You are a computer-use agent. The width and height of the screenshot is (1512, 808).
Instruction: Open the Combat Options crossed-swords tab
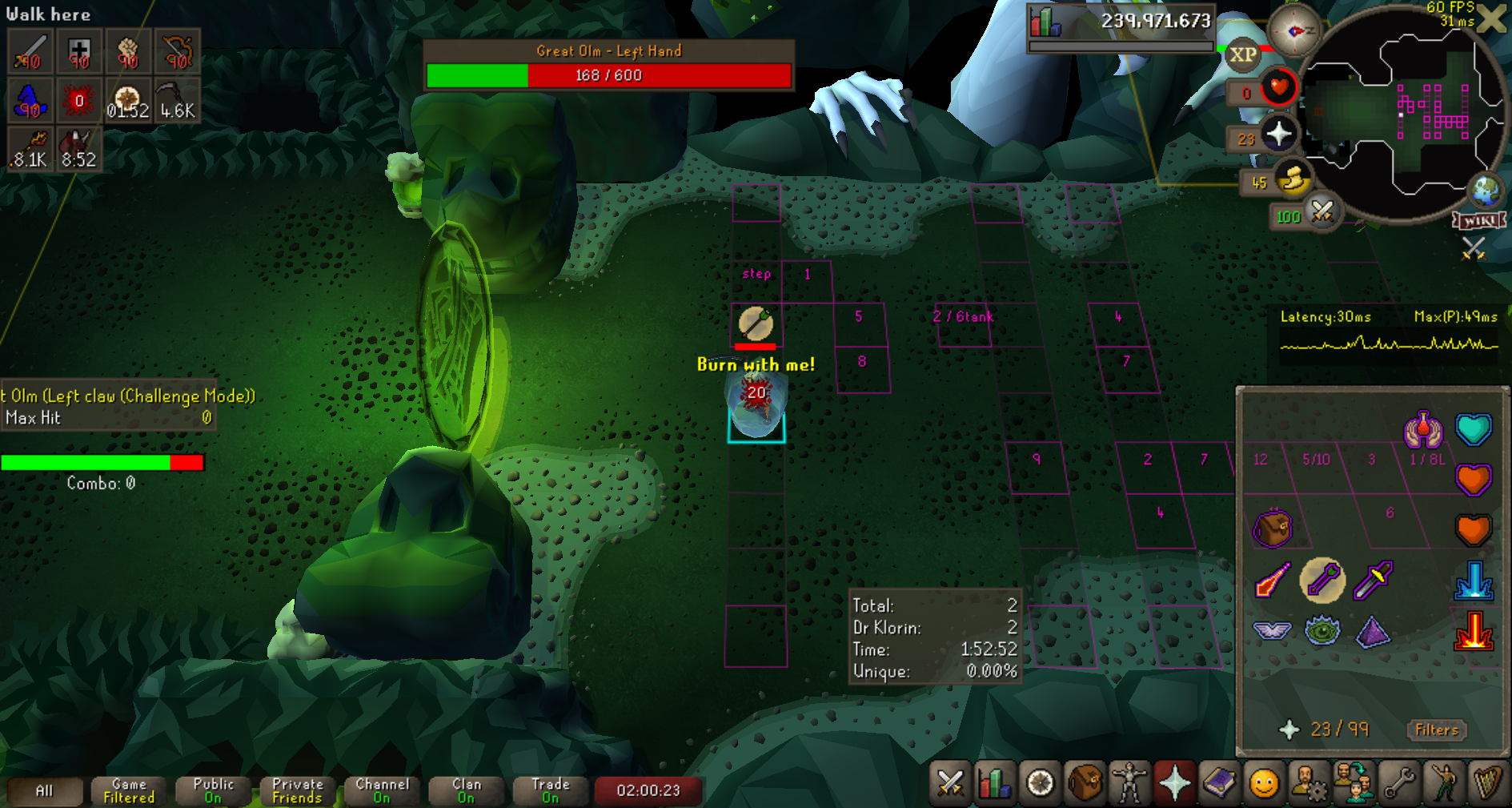tap(950, 782)
